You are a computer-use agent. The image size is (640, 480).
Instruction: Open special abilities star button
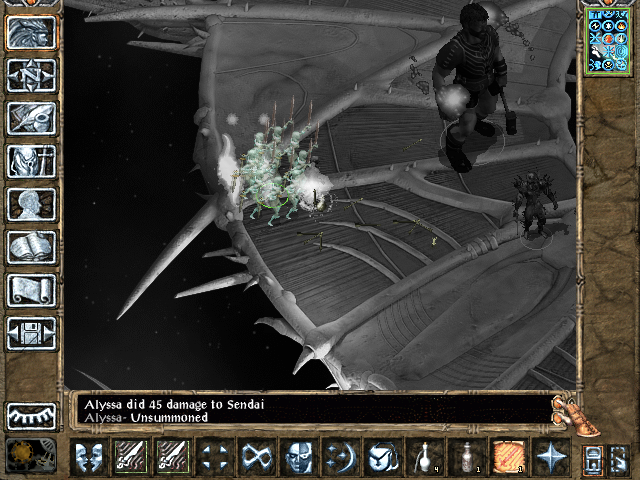[549, 457]
